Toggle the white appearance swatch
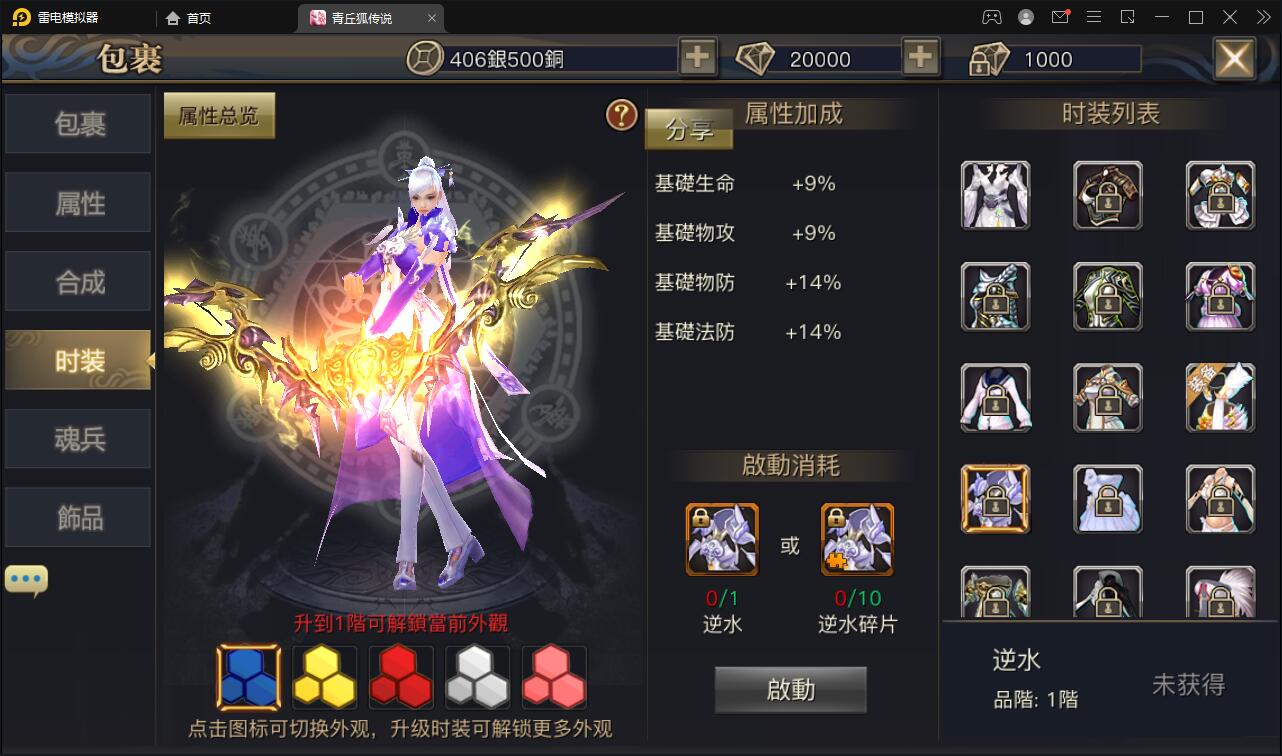Screen dimensions: 1282x756 click(477, 677)
